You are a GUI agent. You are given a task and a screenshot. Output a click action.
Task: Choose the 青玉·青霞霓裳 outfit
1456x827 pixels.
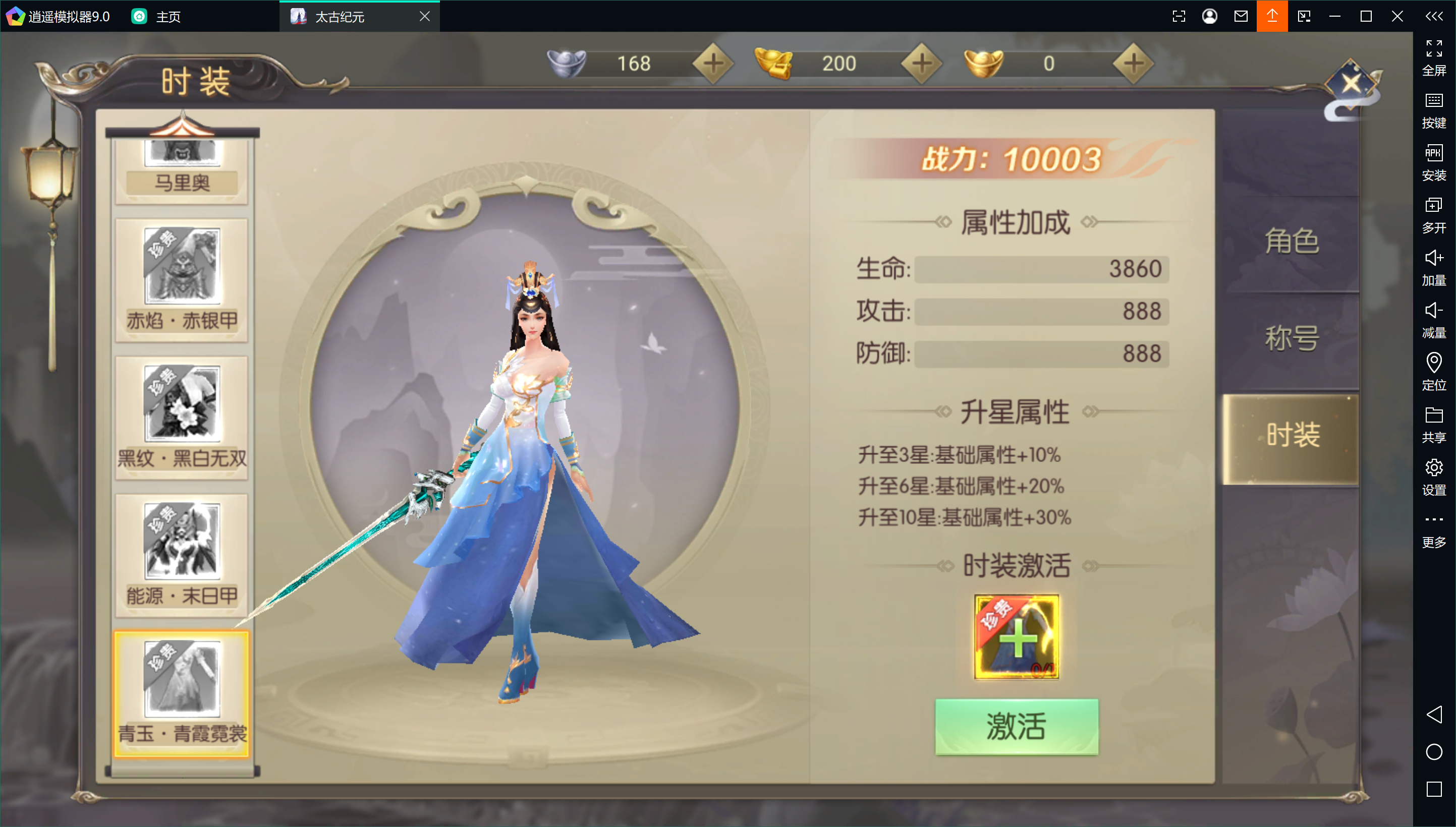(x=182, y=693)
